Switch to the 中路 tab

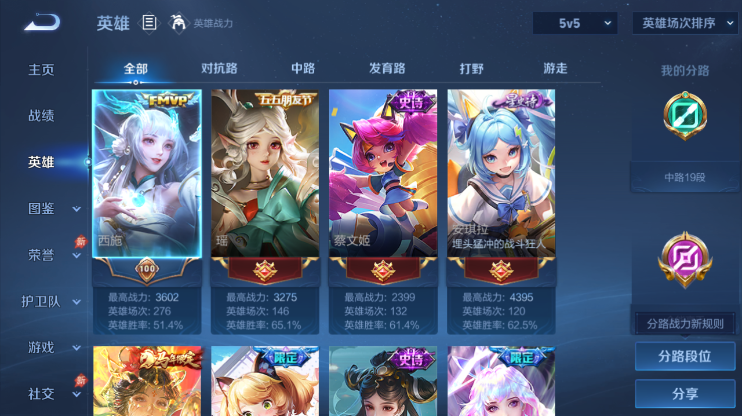303,69
